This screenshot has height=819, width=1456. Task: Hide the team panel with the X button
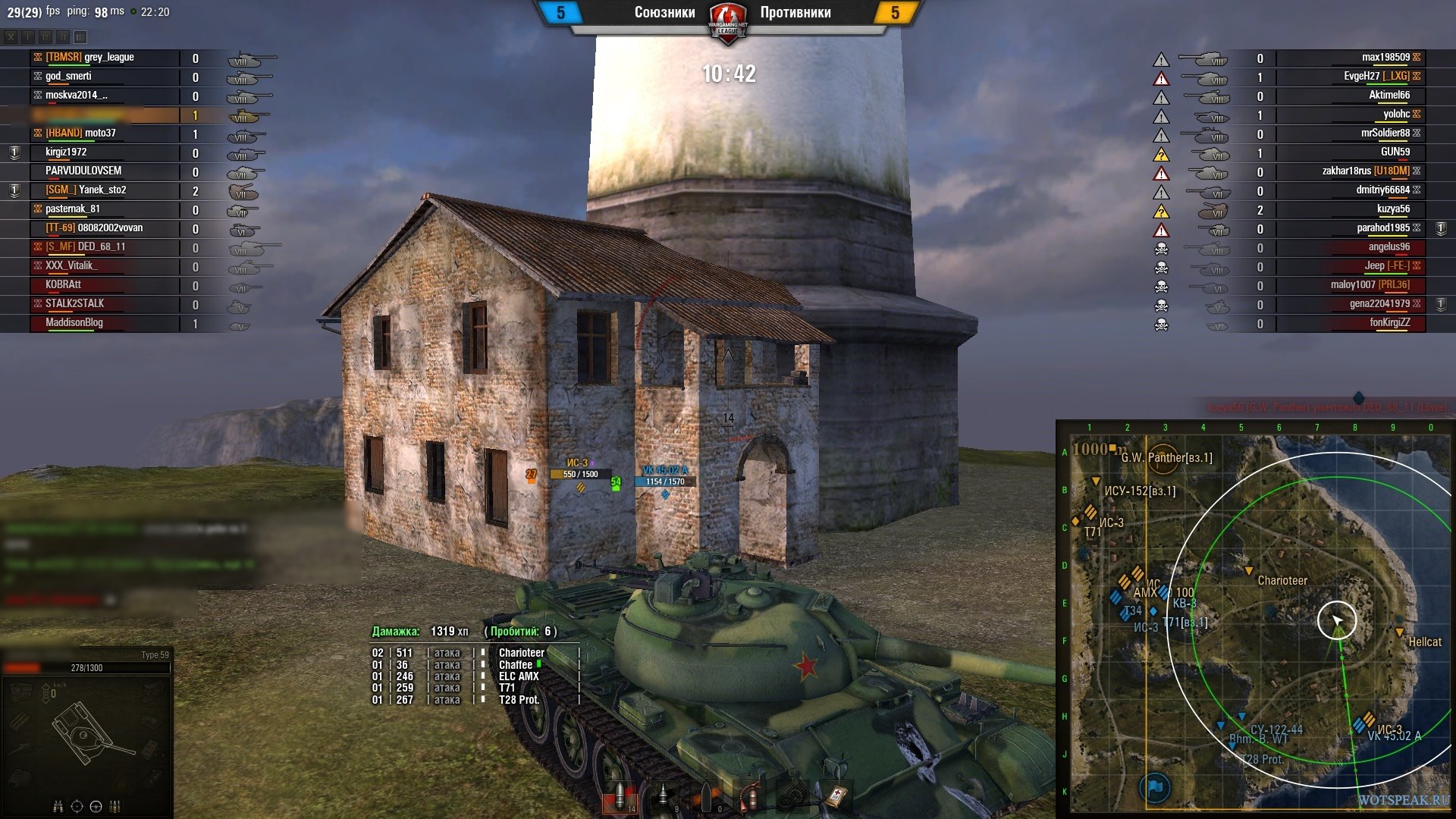coord(11,37)
